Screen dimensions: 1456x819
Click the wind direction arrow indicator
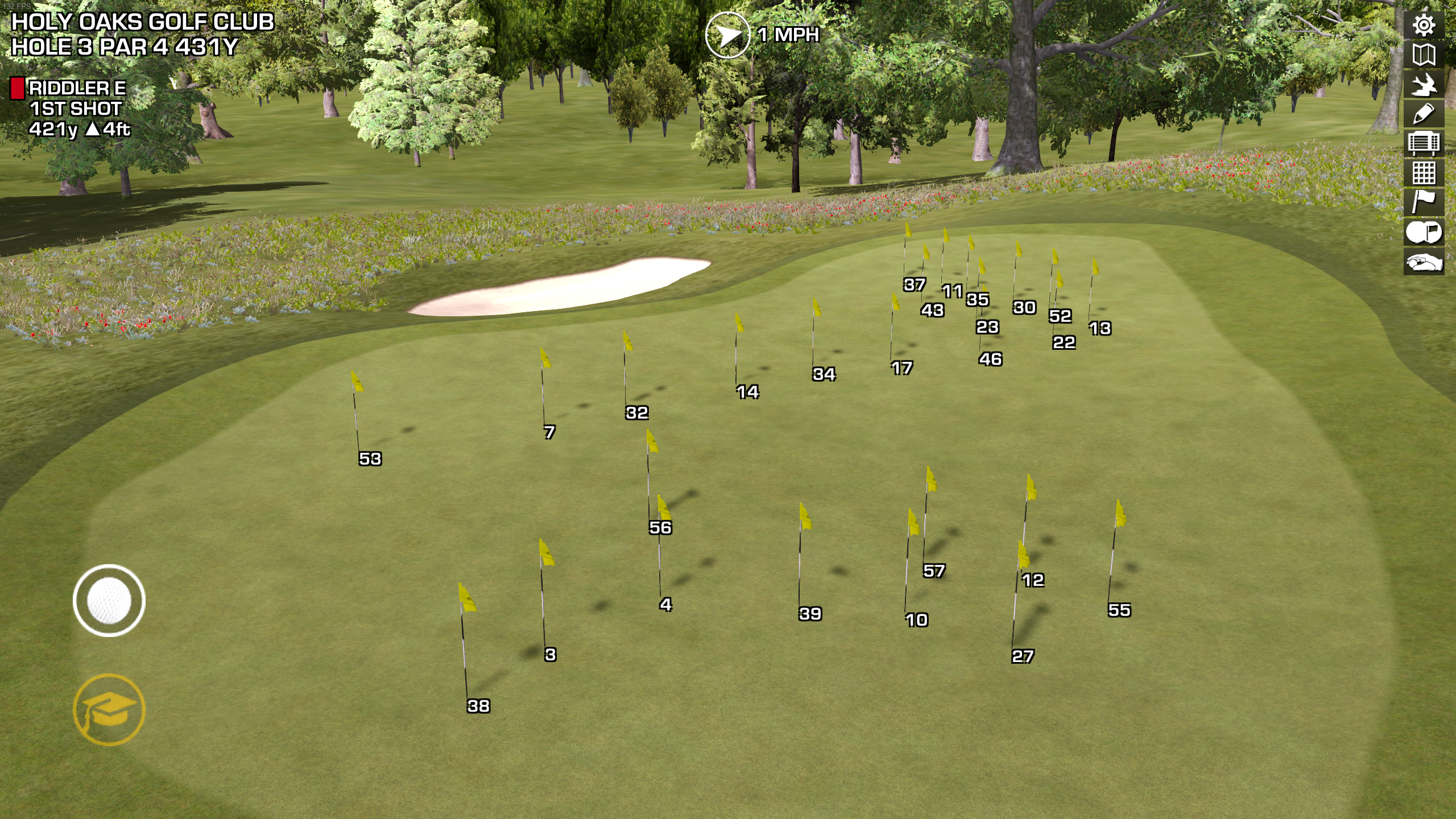(727, 35)
